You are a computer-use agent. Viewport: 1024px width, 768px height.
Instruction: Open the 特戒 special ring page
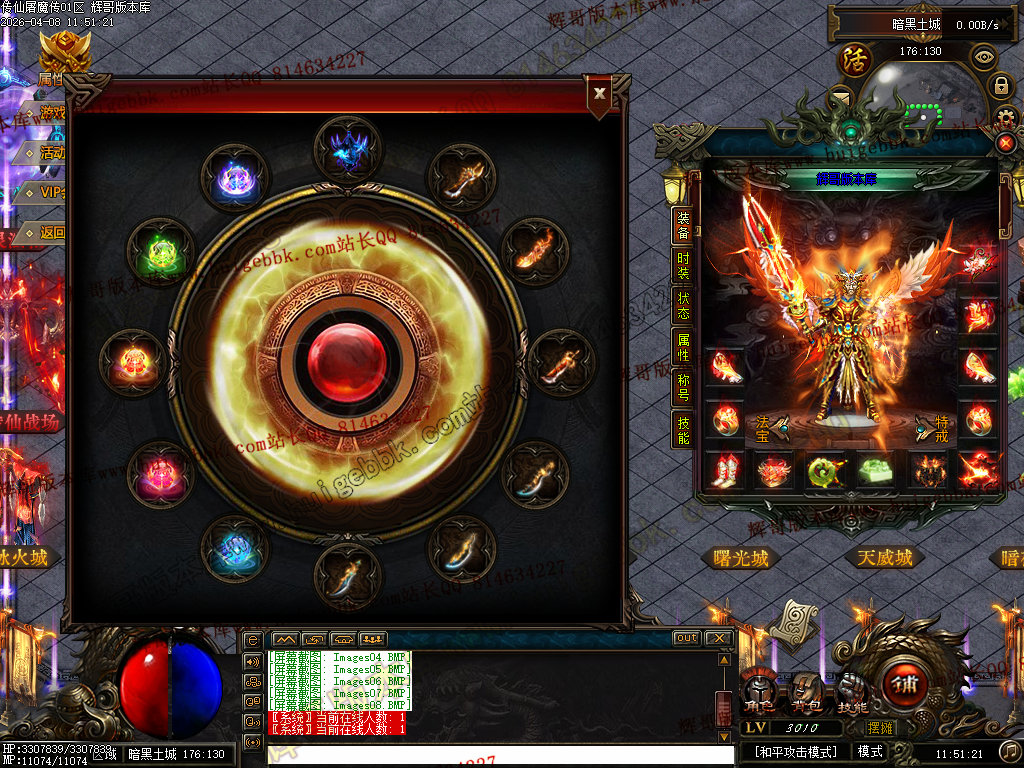(x=934, y=429)
